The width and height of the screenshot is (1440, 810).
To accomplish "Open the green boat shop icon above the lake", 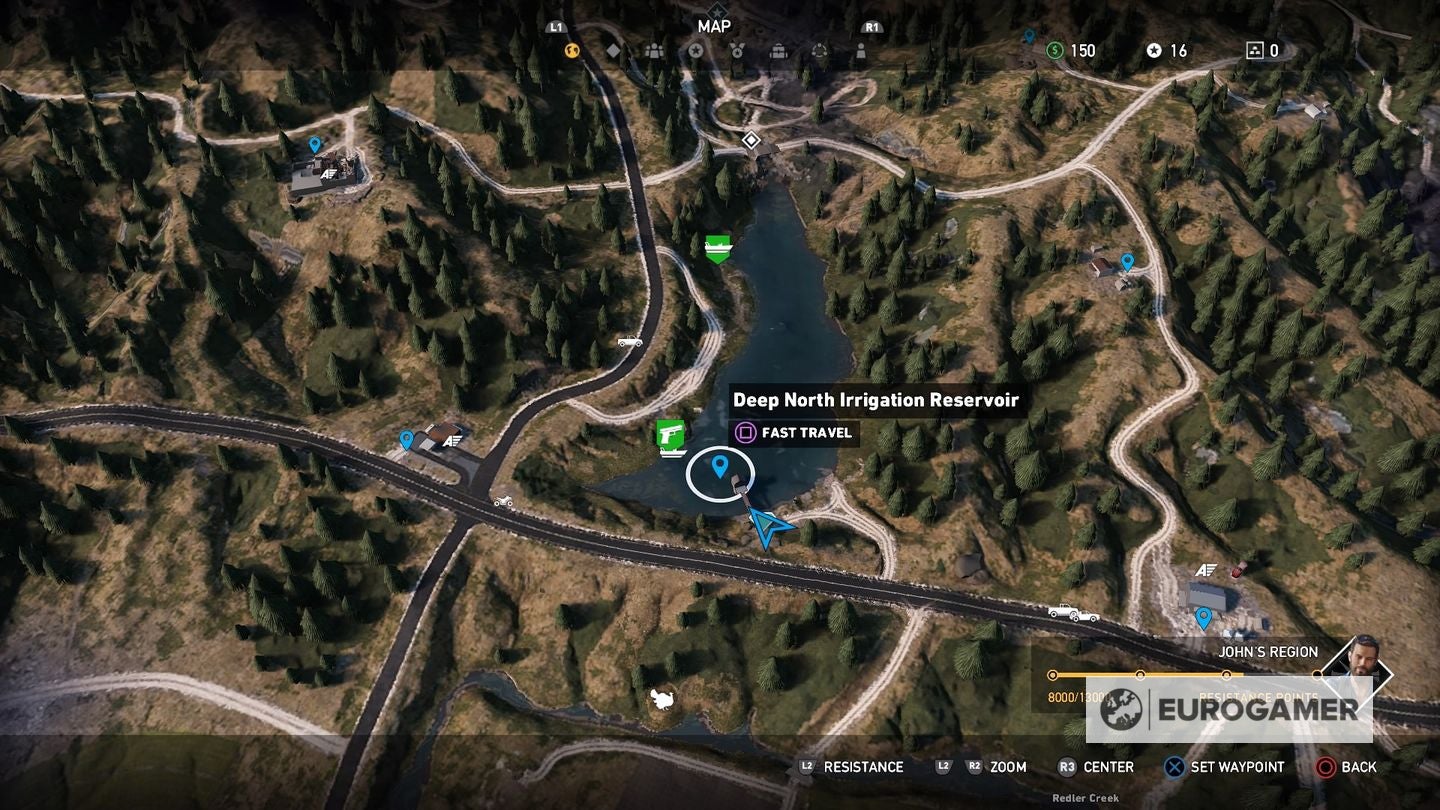I will (x=720, y=247).
